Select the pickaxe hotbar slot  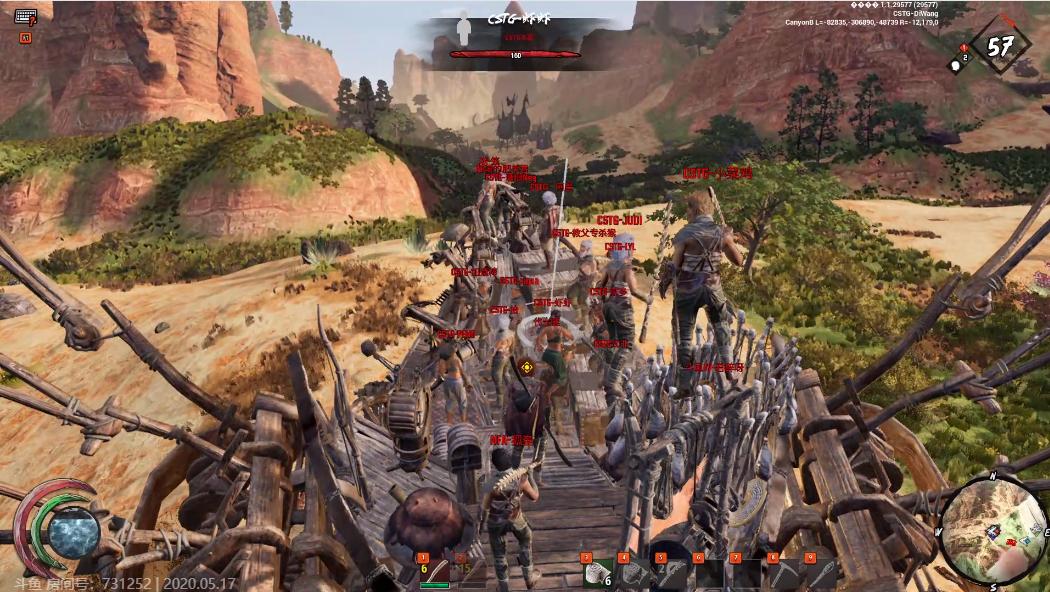784,573
